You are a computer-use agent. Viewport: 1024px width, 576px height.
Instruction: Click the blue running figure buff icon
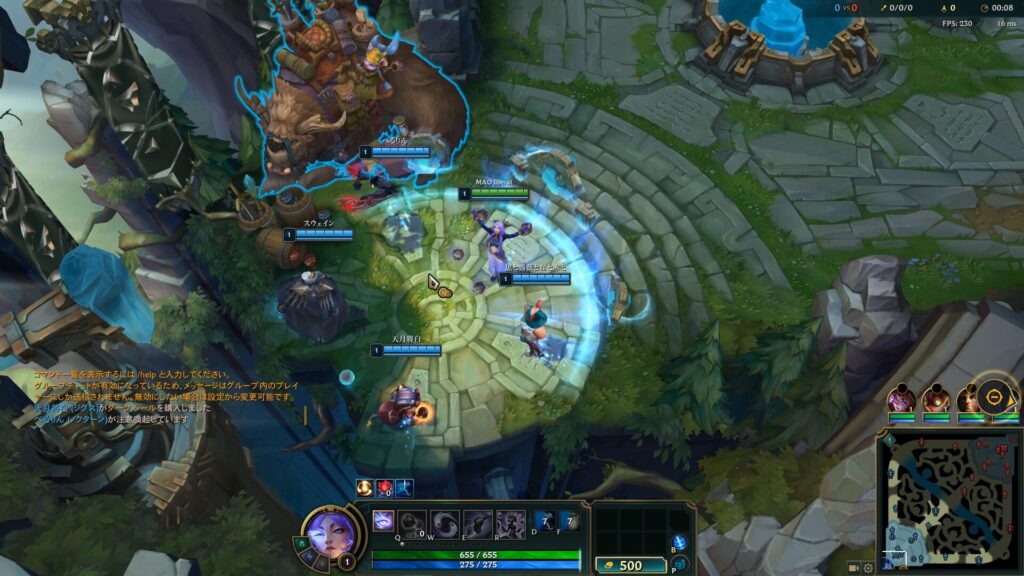point(404,487)
